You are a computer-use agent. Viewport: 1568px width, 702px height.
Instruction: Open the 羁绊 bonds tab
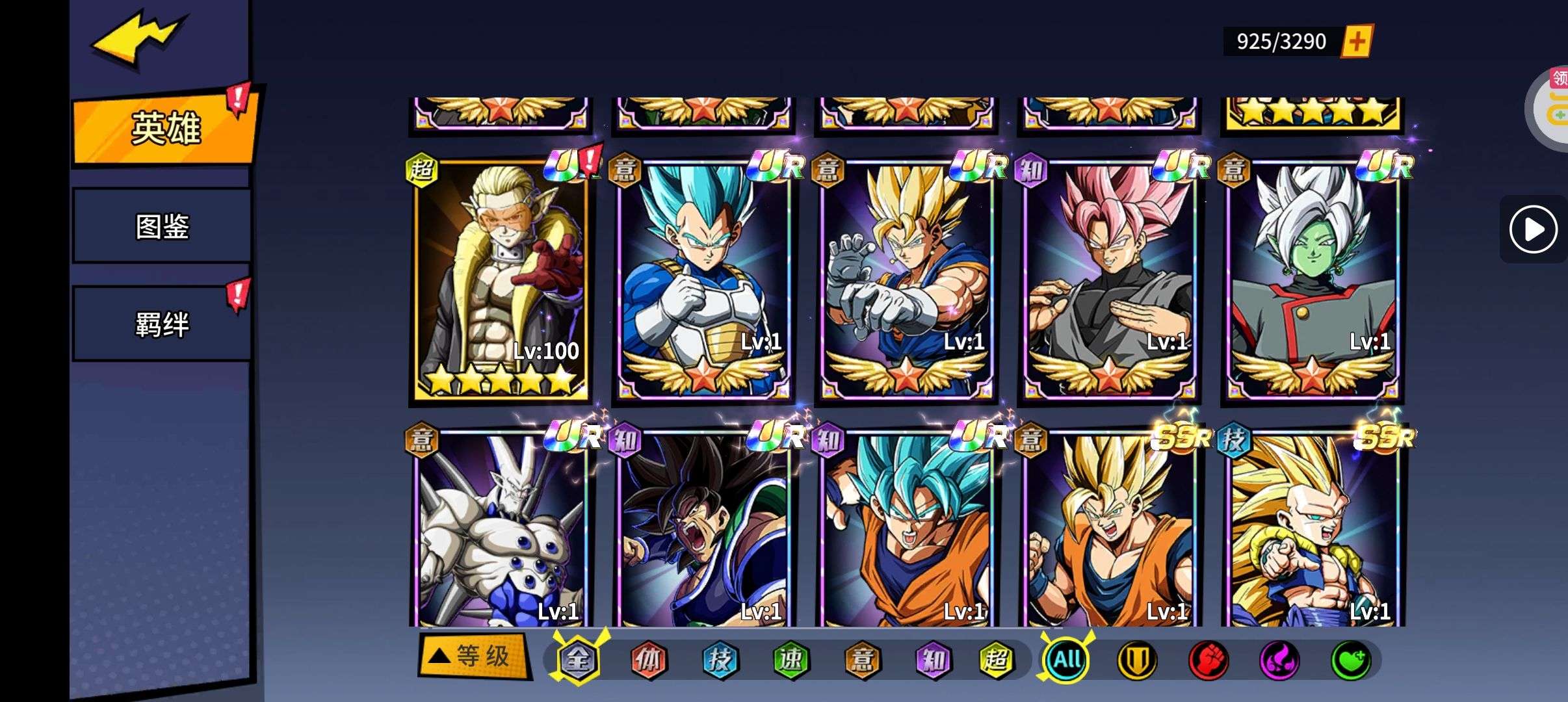(162, 324)
